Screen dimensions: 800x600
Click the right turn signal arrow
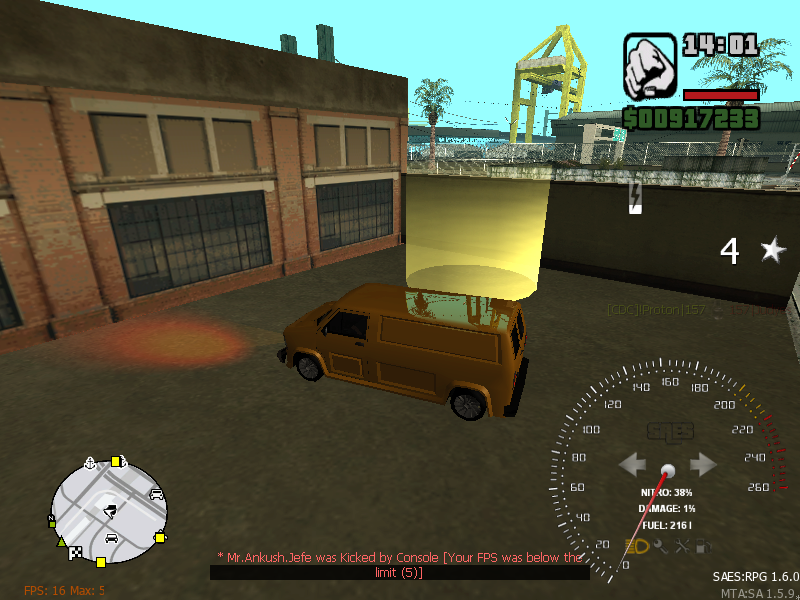point(704,465)
